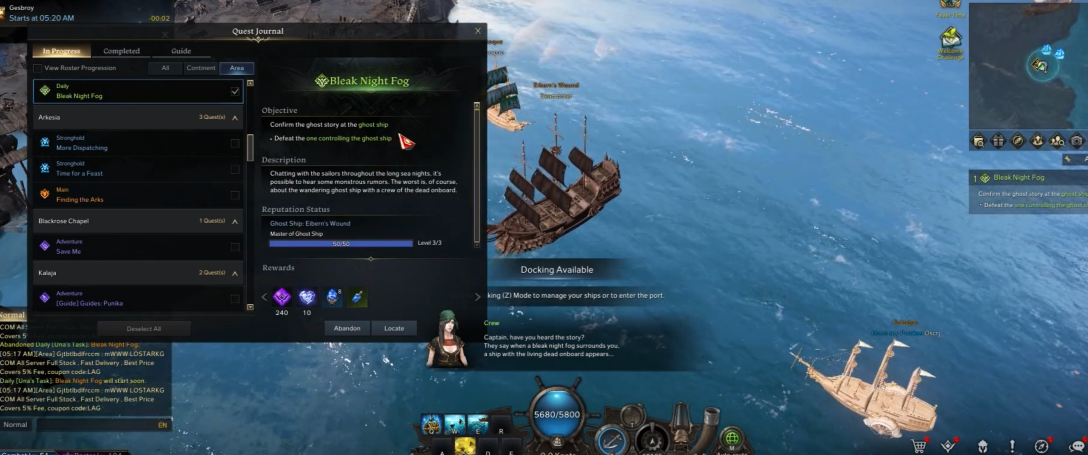Click the camera icon below the minimap

click(1077, 141)
